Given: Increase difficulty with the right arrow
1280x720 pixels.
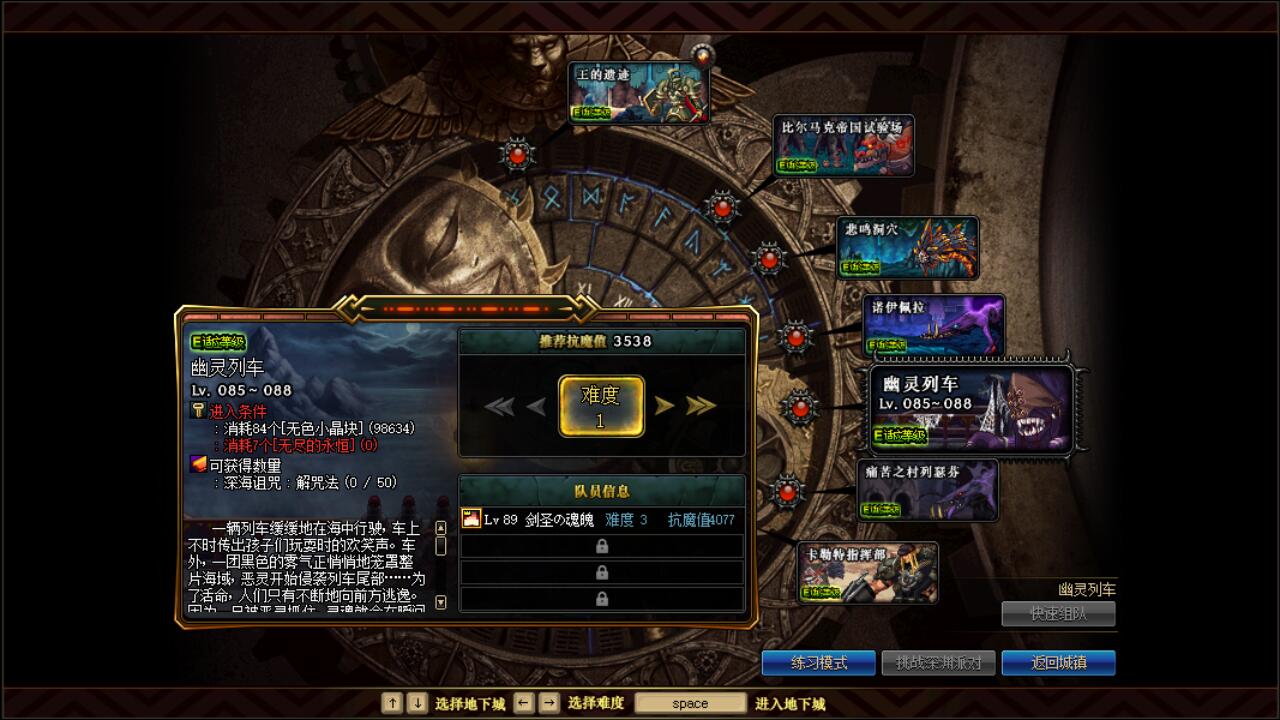Looking at the screenshot, I should 667,405.
